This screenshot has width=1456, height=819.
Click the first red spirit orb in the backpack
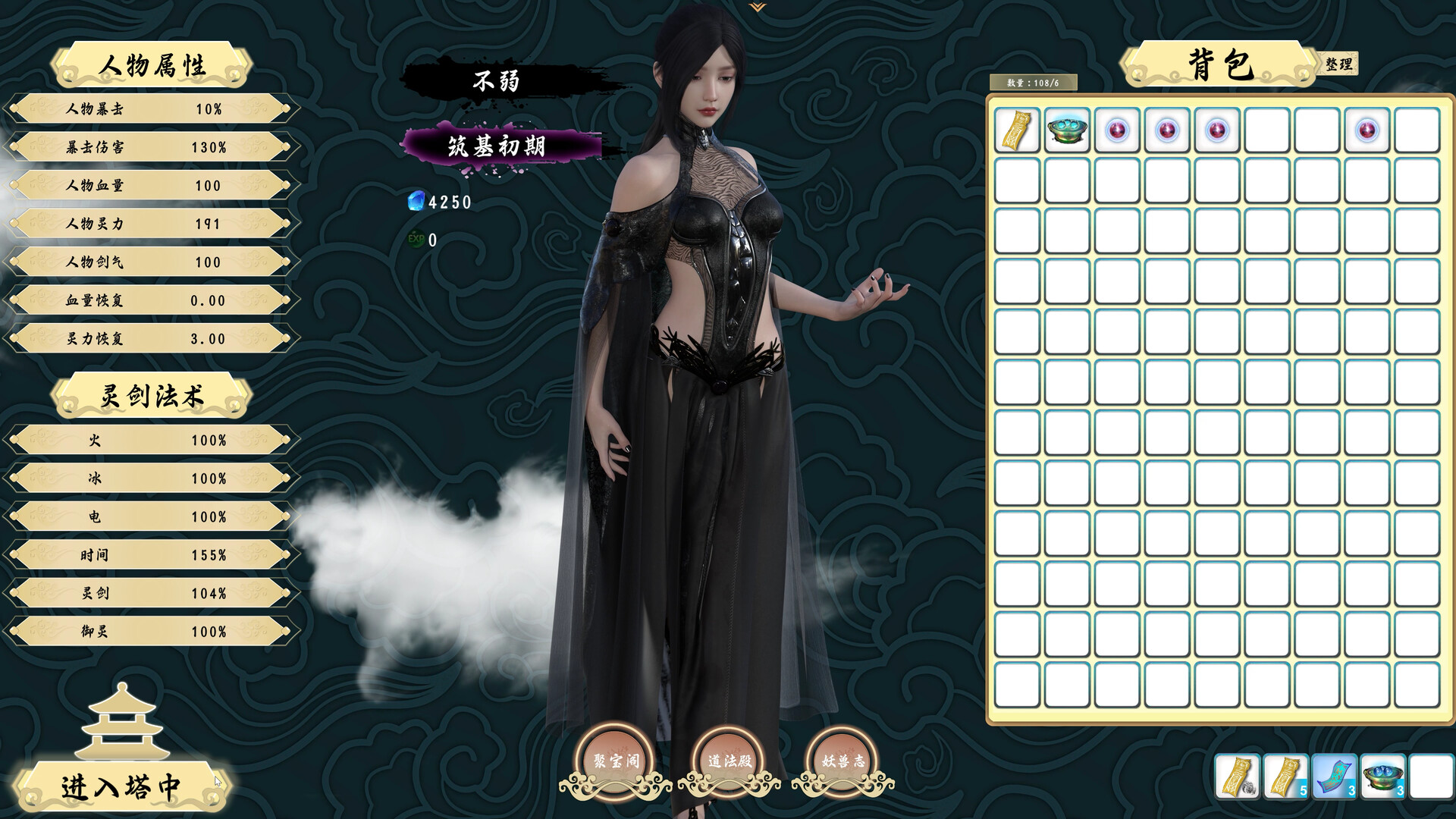[1116, 130]
